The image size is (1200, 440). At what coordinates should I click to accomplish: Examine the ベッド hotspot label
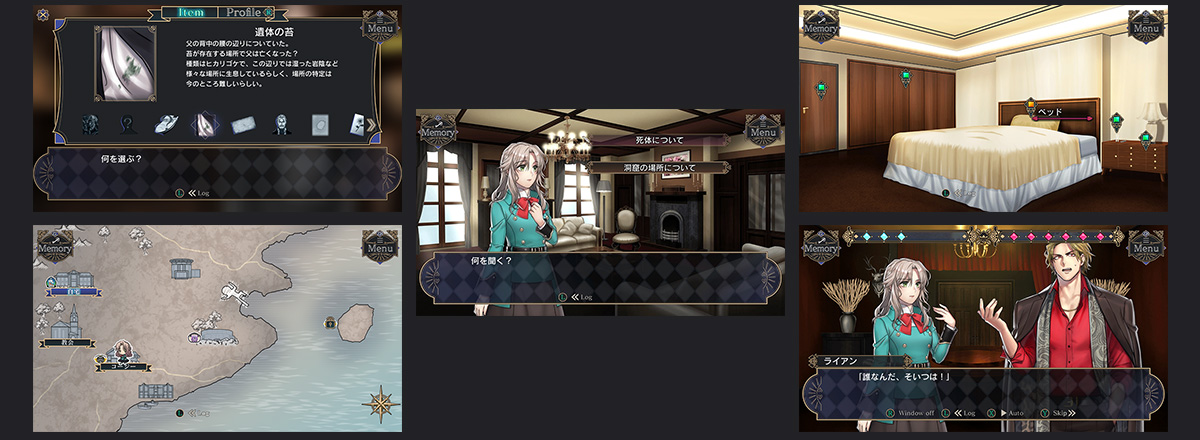[1049, 112]
